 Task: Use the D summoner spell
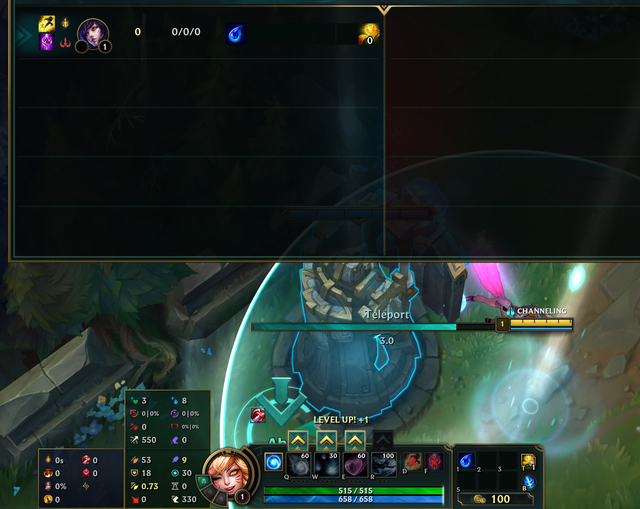[413, 462]
